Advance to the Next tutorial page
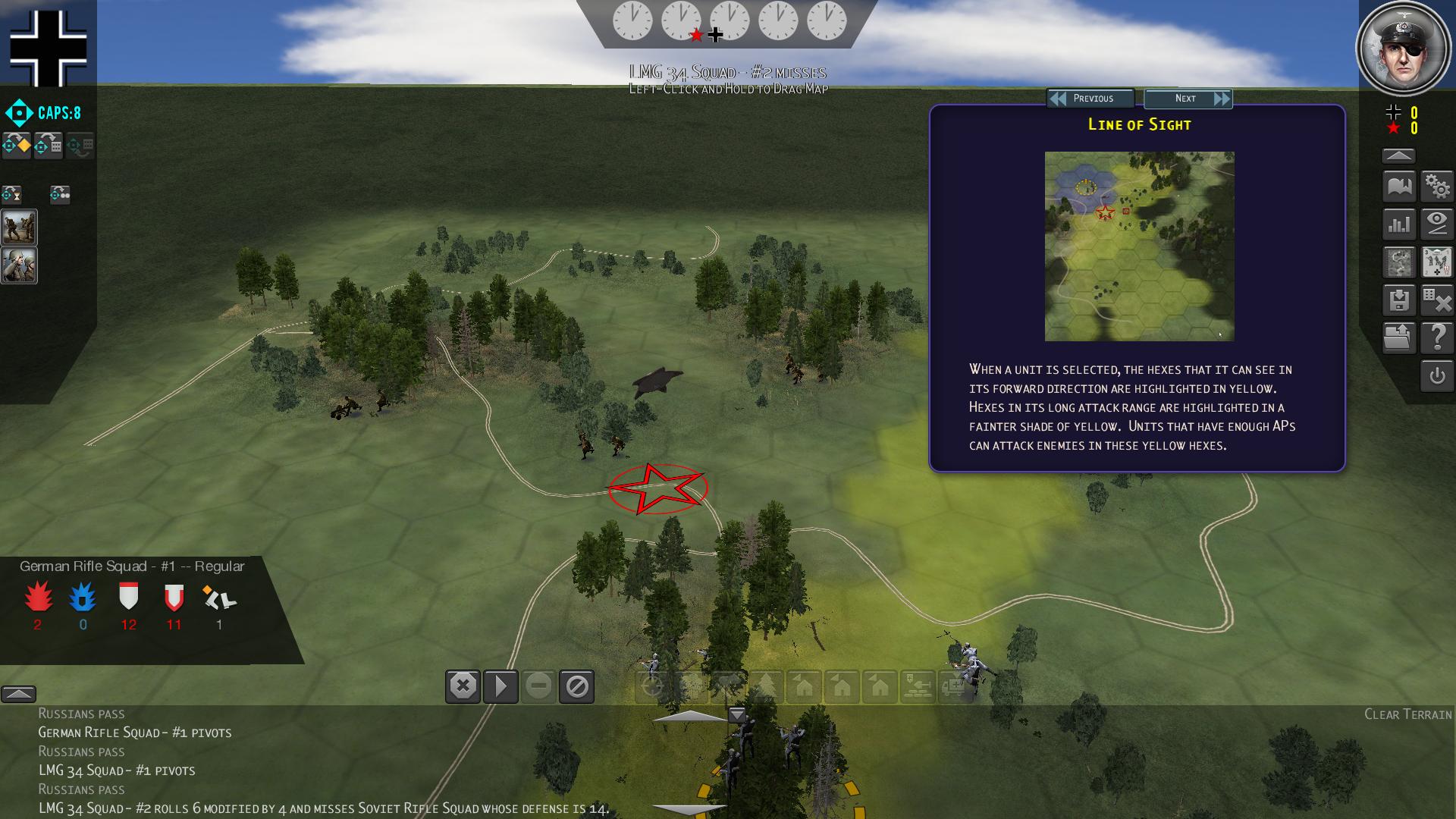This screenshot has height=819, width=1456. 1188,99
